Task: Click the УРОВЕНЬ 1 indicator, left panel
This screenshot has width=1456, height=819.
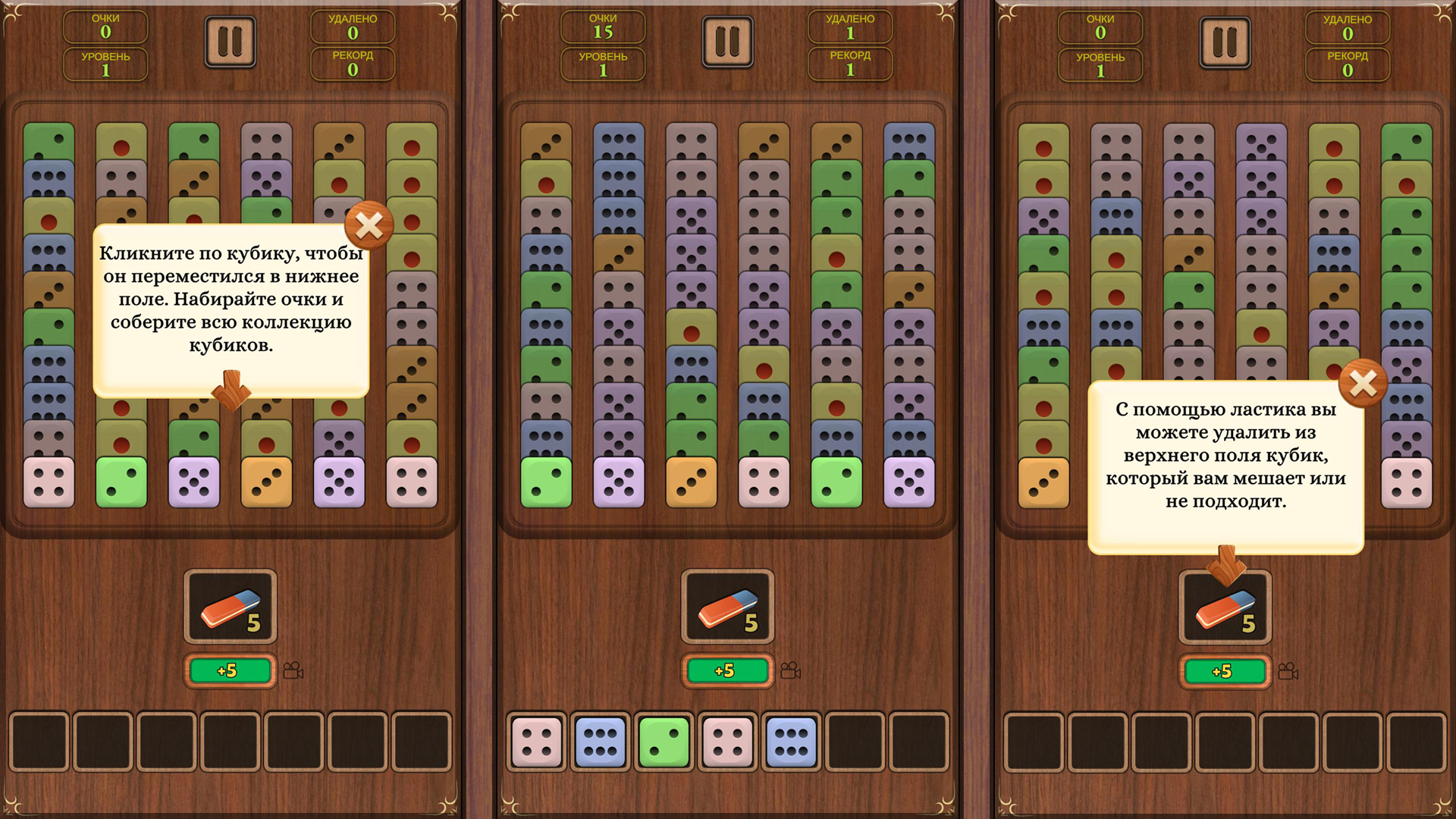Action: tap(105, 63)
